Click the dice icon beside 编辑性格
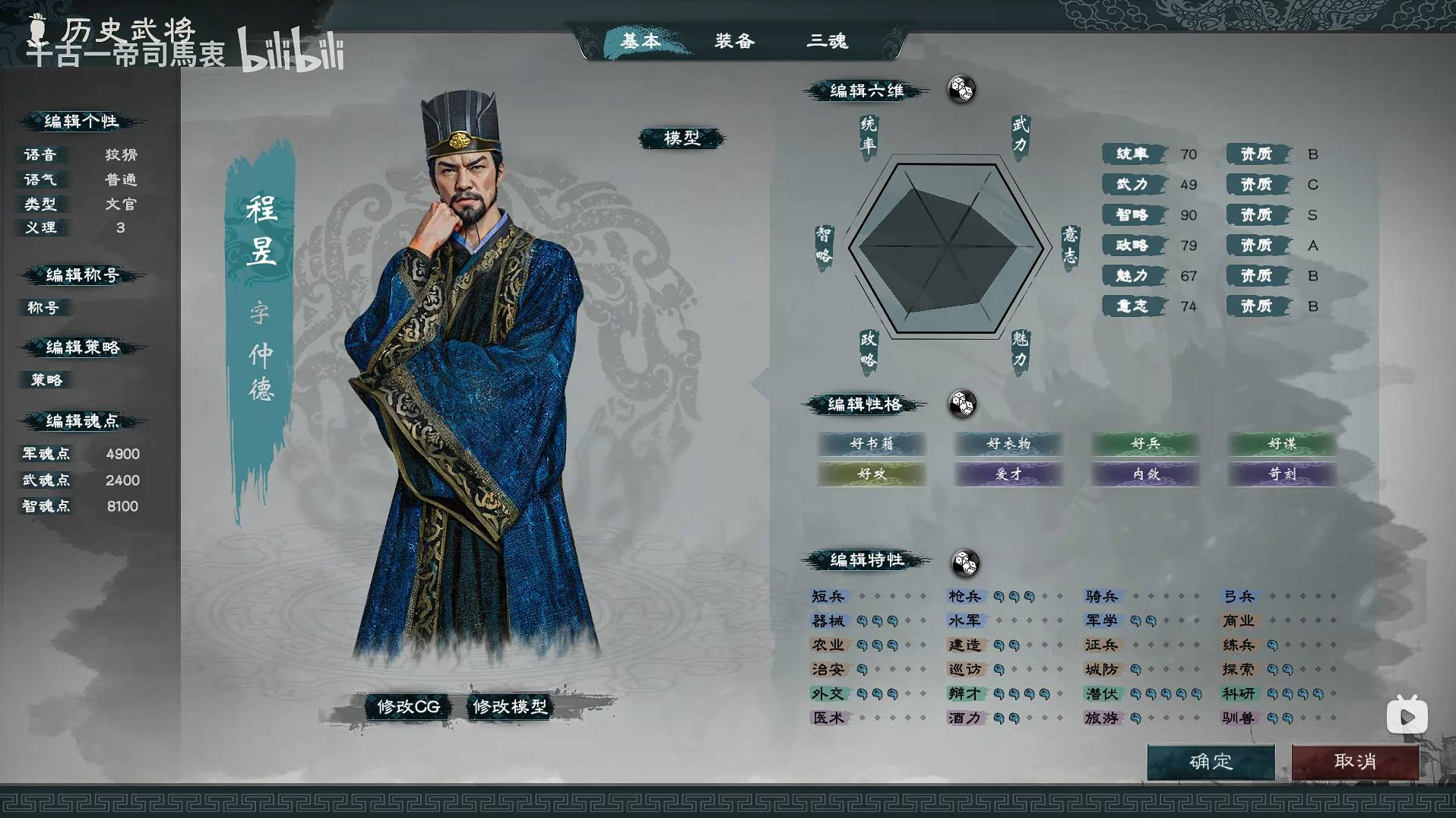 963,405
